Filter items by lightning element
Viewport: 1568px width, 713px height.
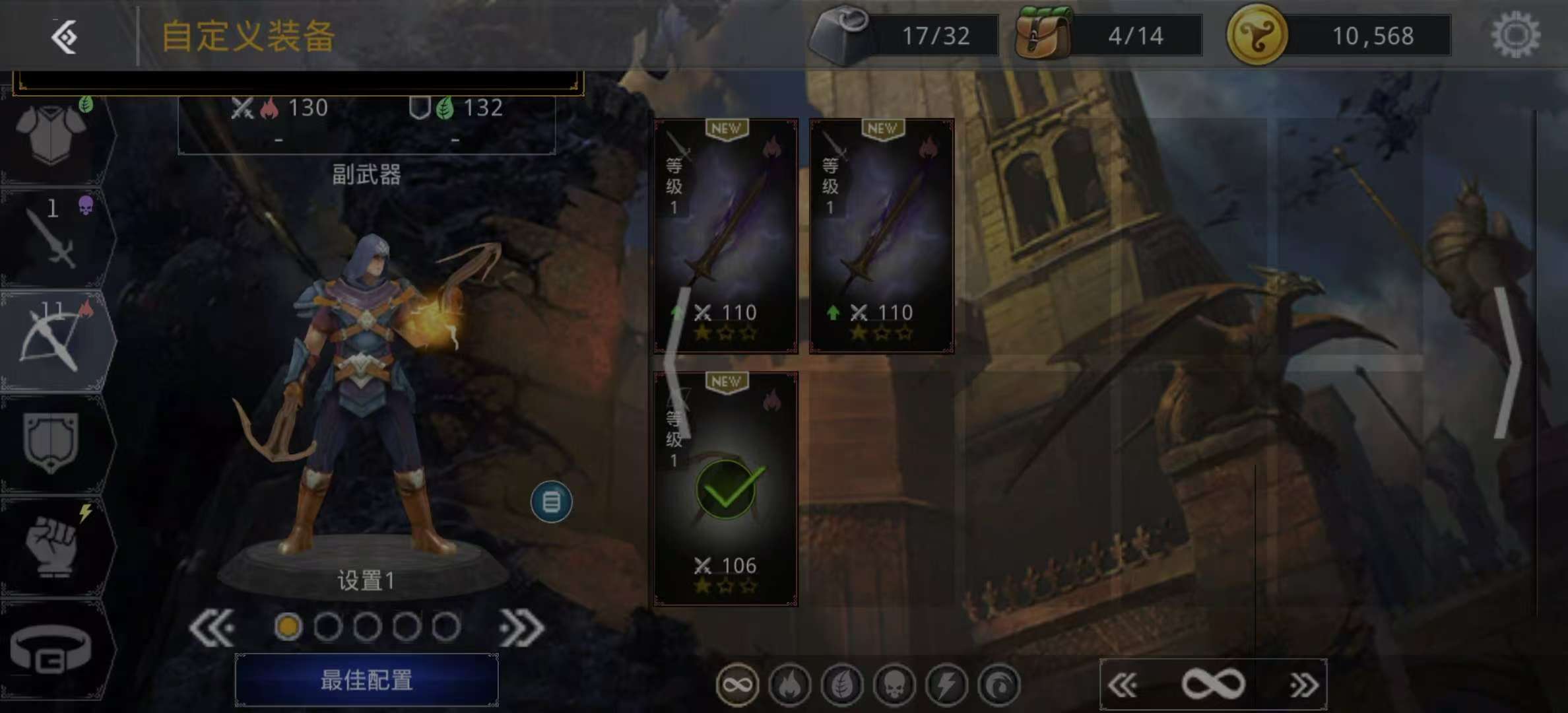pyautogui.click(x=946, y=685)
